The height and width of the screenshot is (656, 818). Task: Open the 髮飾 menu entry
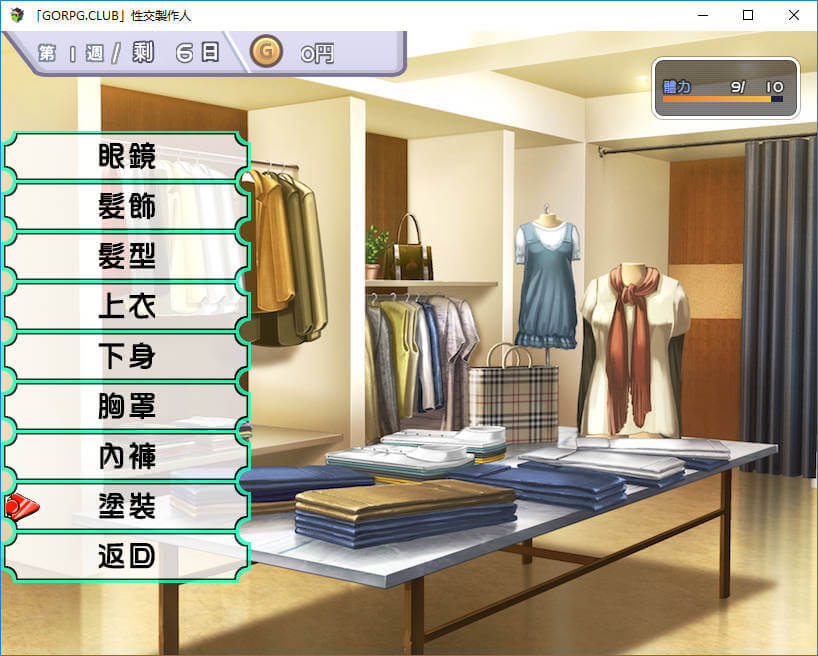point(127,207)
